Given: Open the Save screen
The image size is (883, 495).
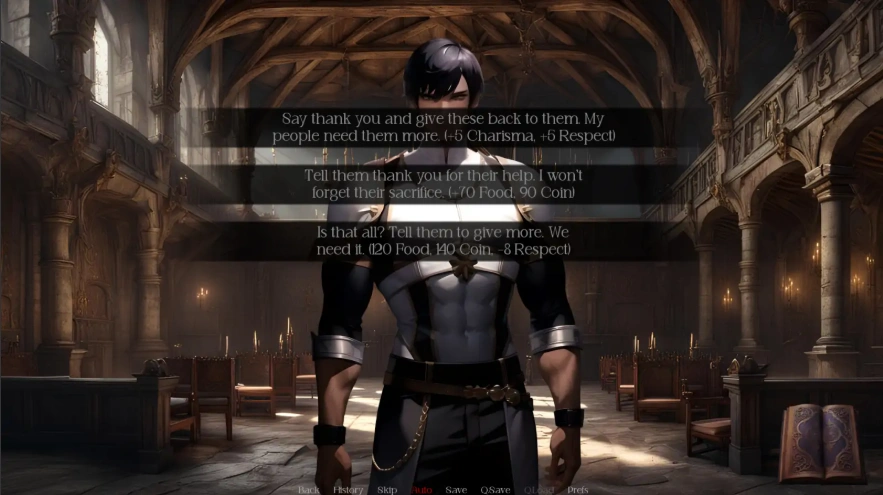Looking at the screenshot, I should pyautogui.click(x=456, y=490).
